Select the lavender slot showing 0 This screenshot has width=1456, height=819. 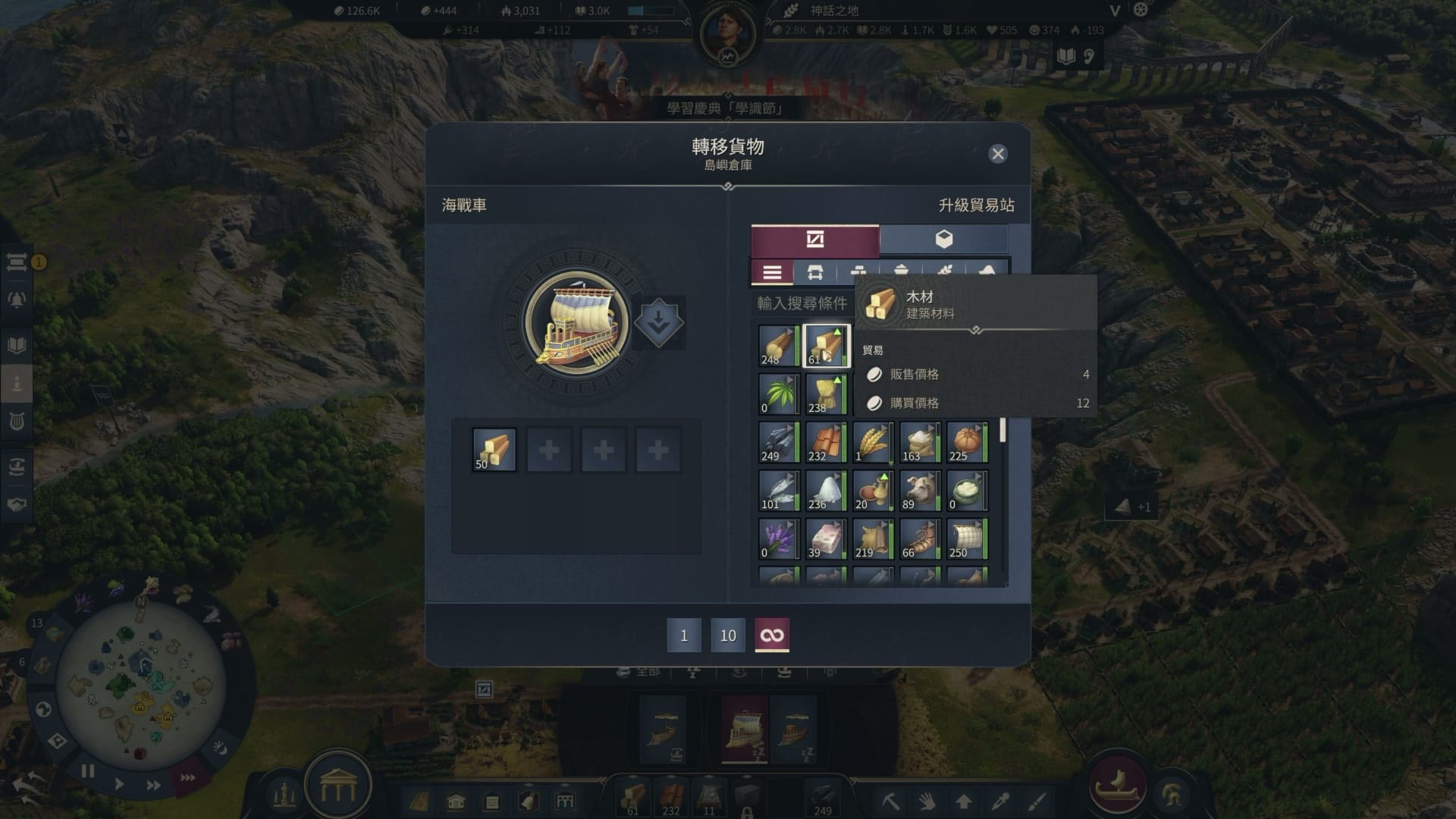(779, 539)
